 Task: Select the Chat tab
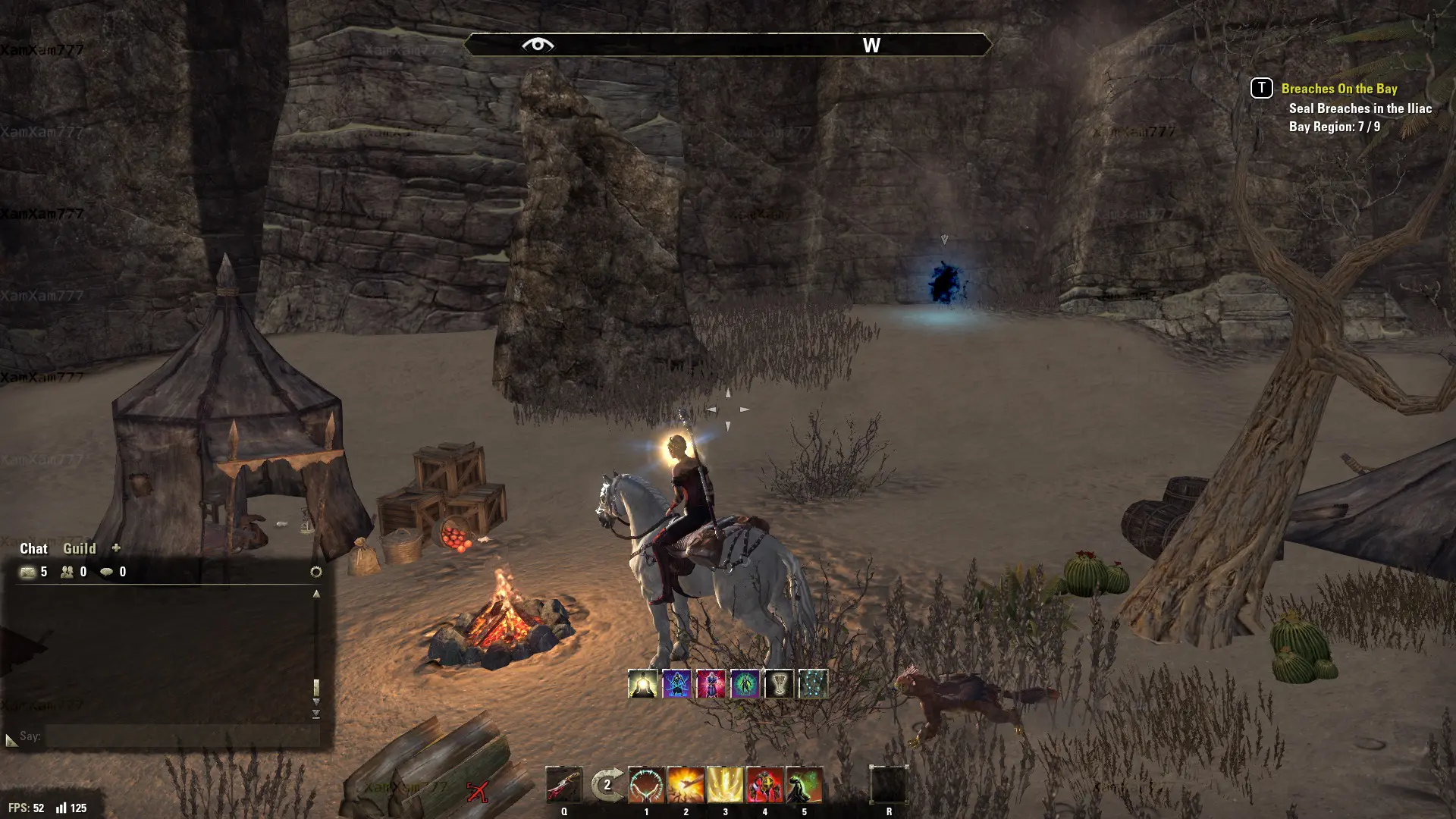click(33, 548)
